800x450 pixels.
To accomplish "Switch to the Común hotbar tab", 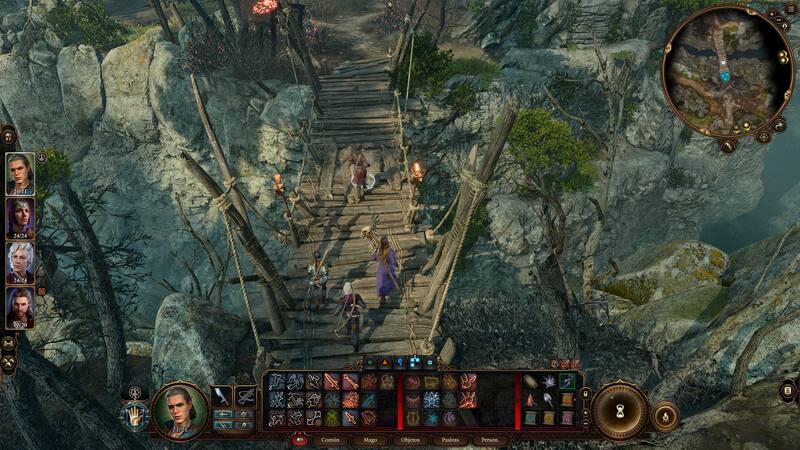I will coord(331,440).
